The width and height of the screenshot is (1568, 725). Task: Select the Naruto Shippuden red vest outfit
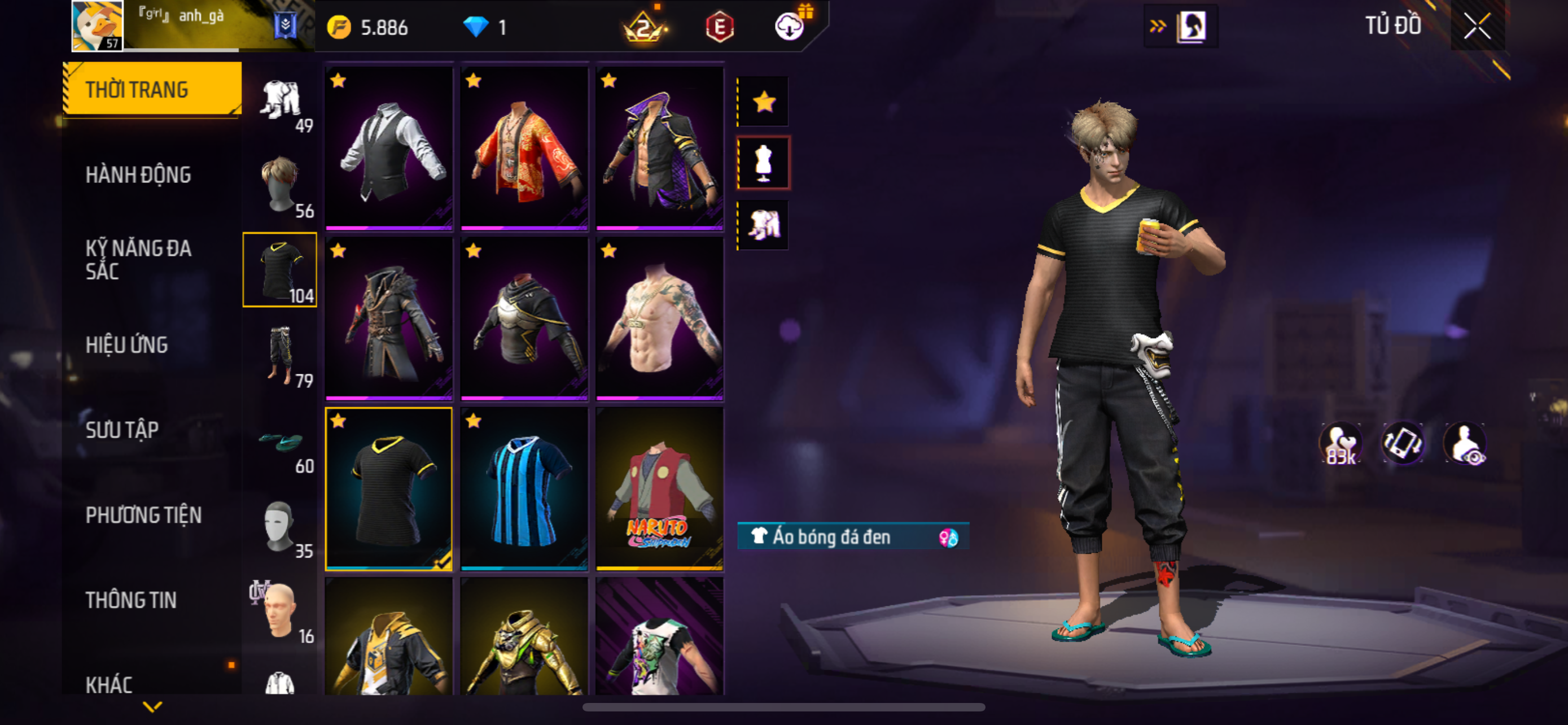659,490
